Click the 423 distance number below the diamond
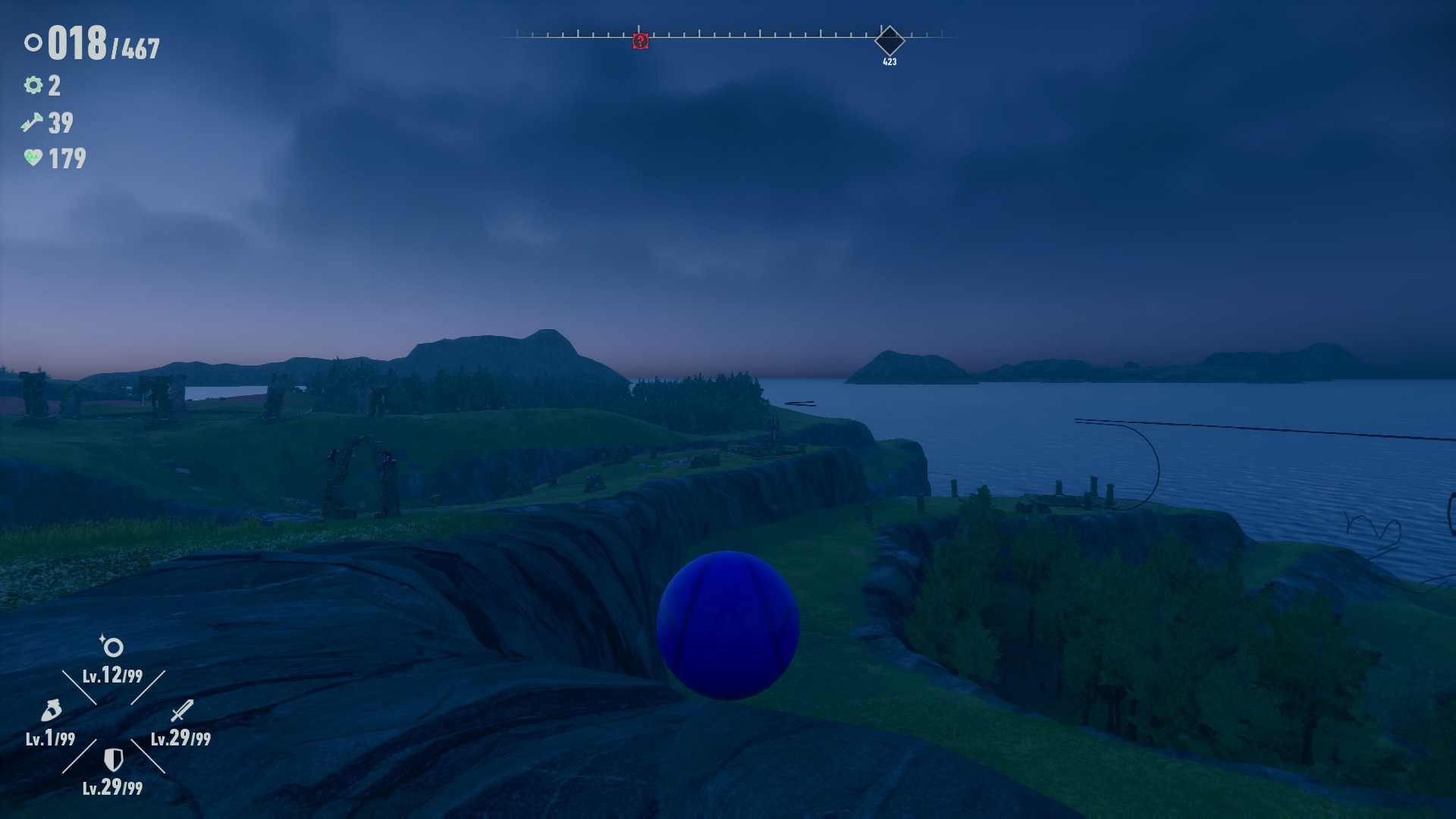The width and height of the screenshot is (1456, 819). (890, 61)
